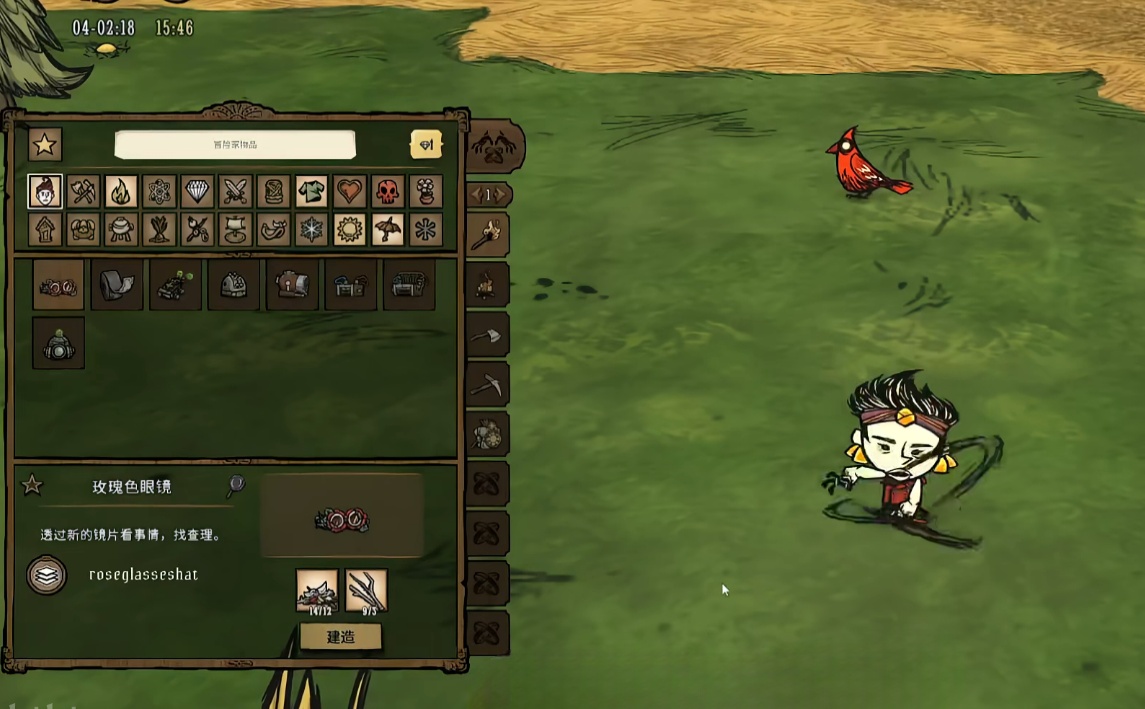Choose the crossed swords weapons category
The image size is (1145, 709).
[235, 191]
